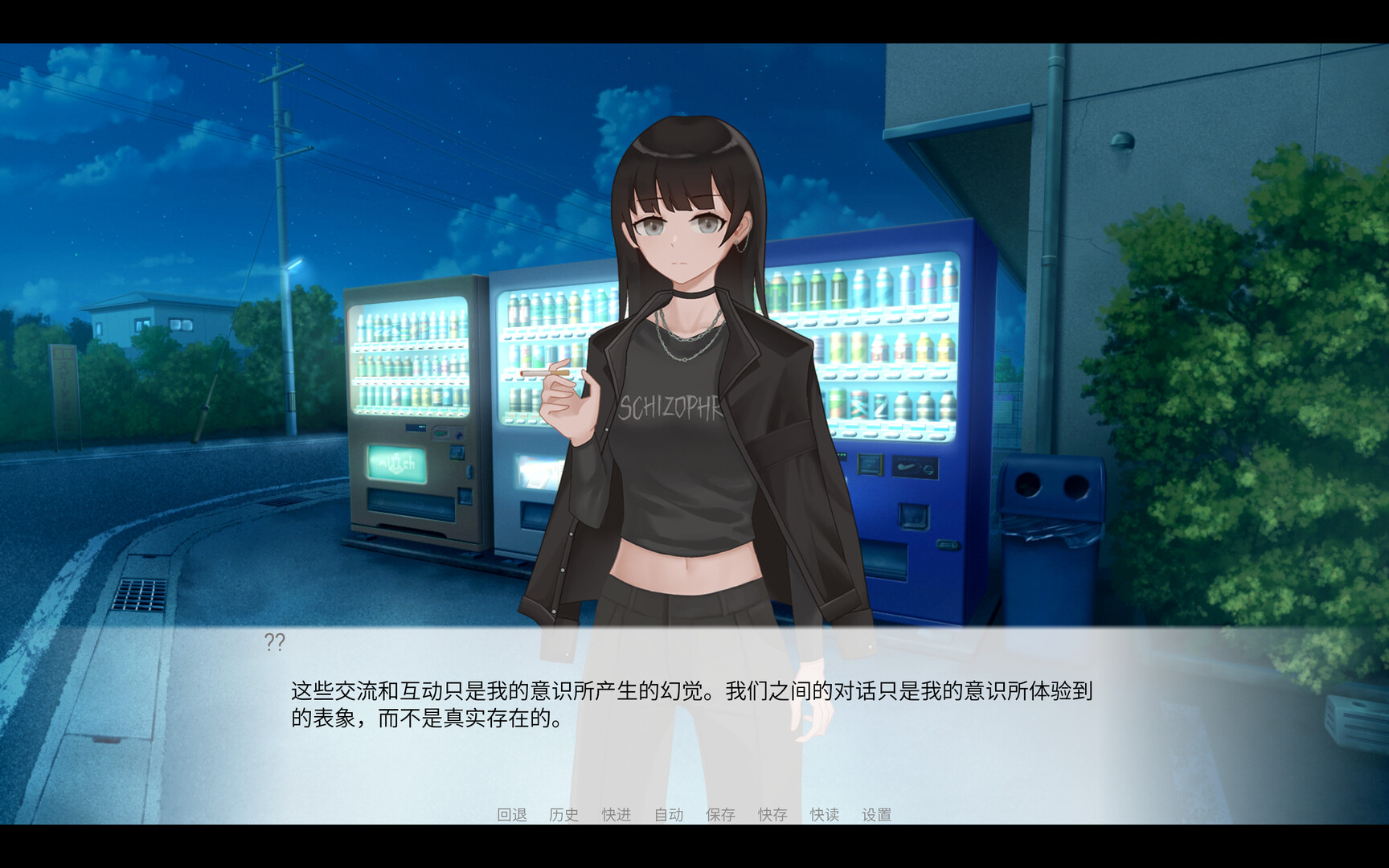Load the latest quick save with 快读
This screenshot has width=1389, height=868.
tap(824, 814)
